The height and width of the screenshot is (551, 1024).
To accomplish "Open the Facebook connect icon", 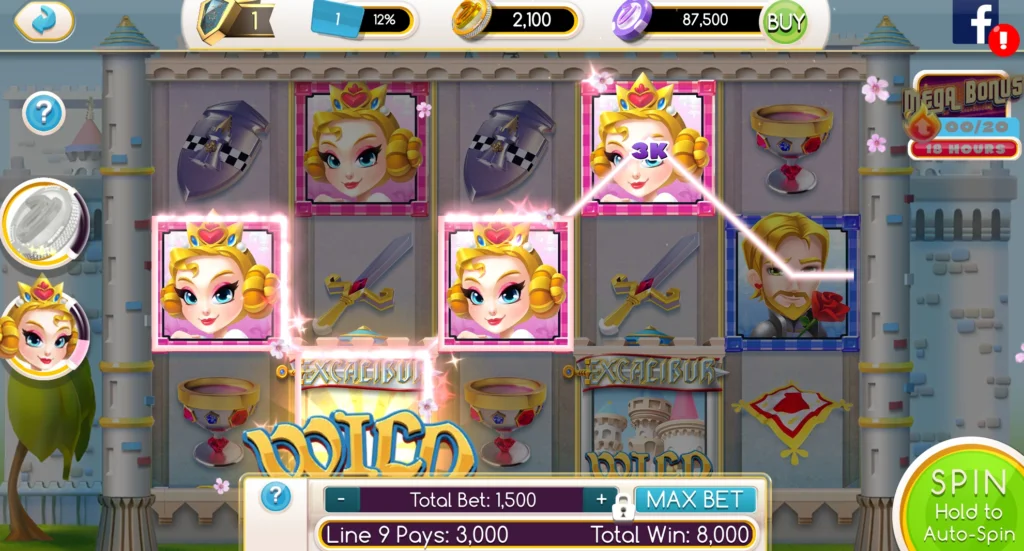I will point(975,22).
